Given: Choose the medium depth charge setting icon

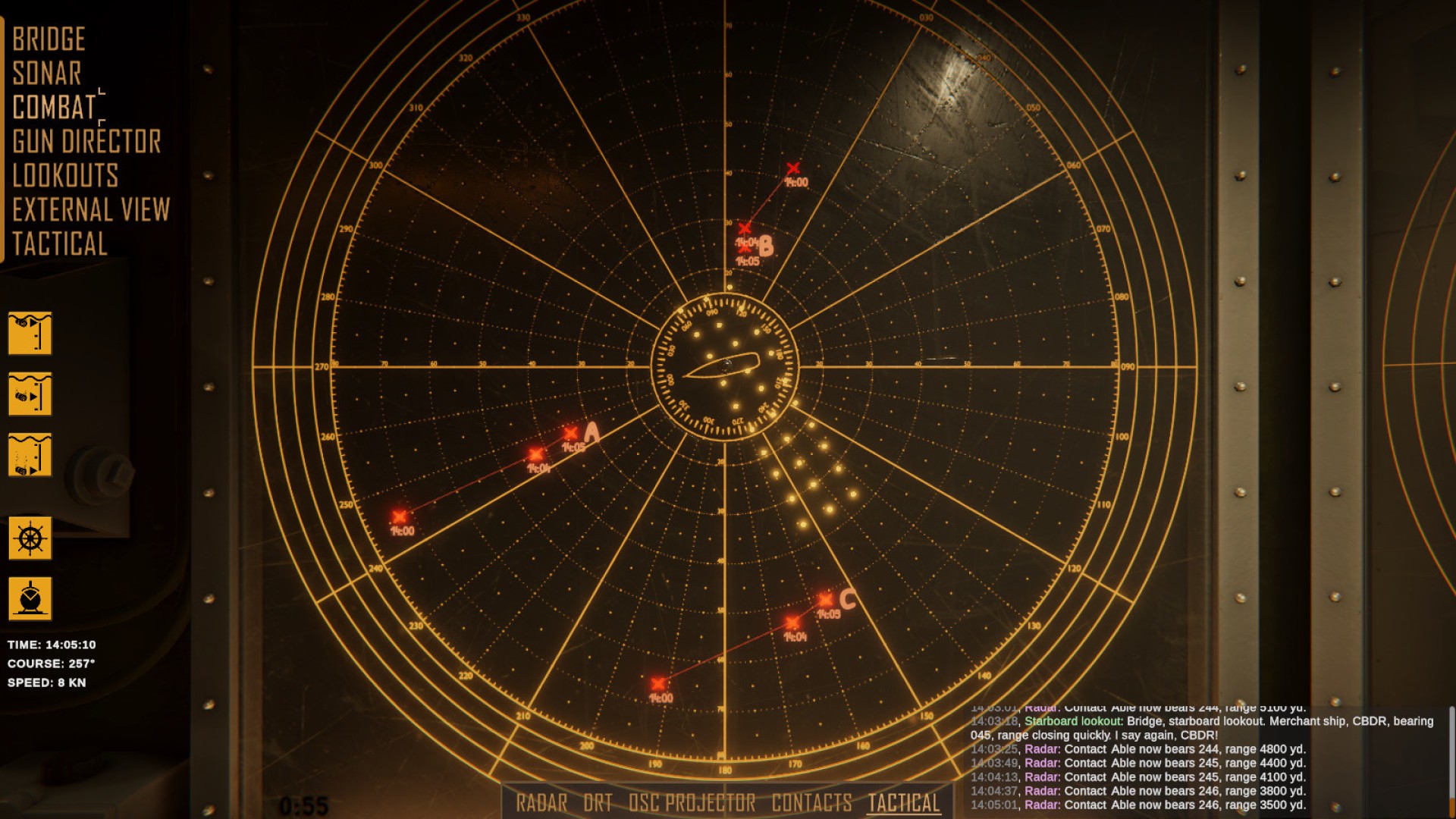Looking at the screenshot, I should pyautogui.click(x=30, y=394).
